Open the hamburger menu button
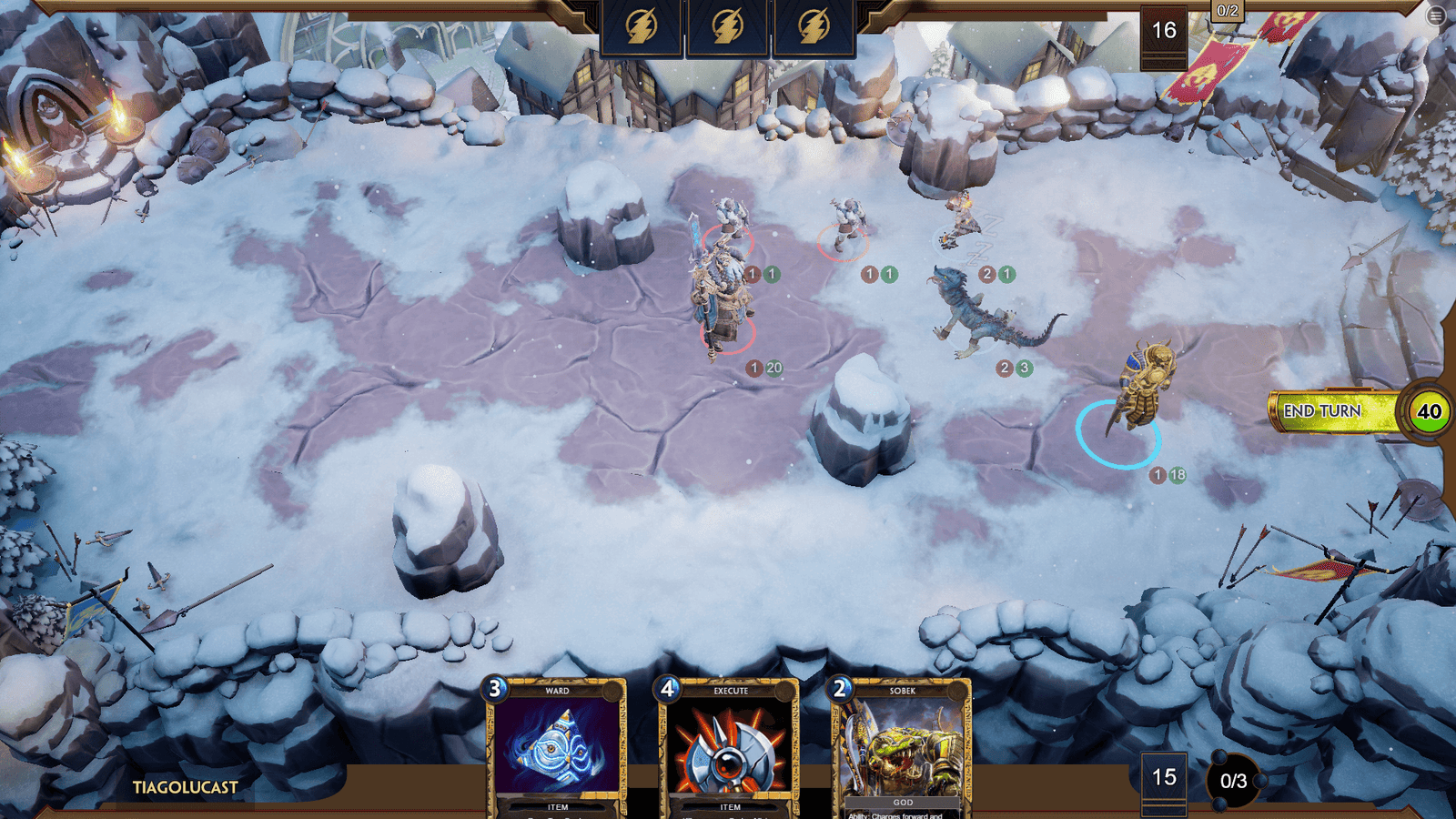 click(x=1436, y=15)
